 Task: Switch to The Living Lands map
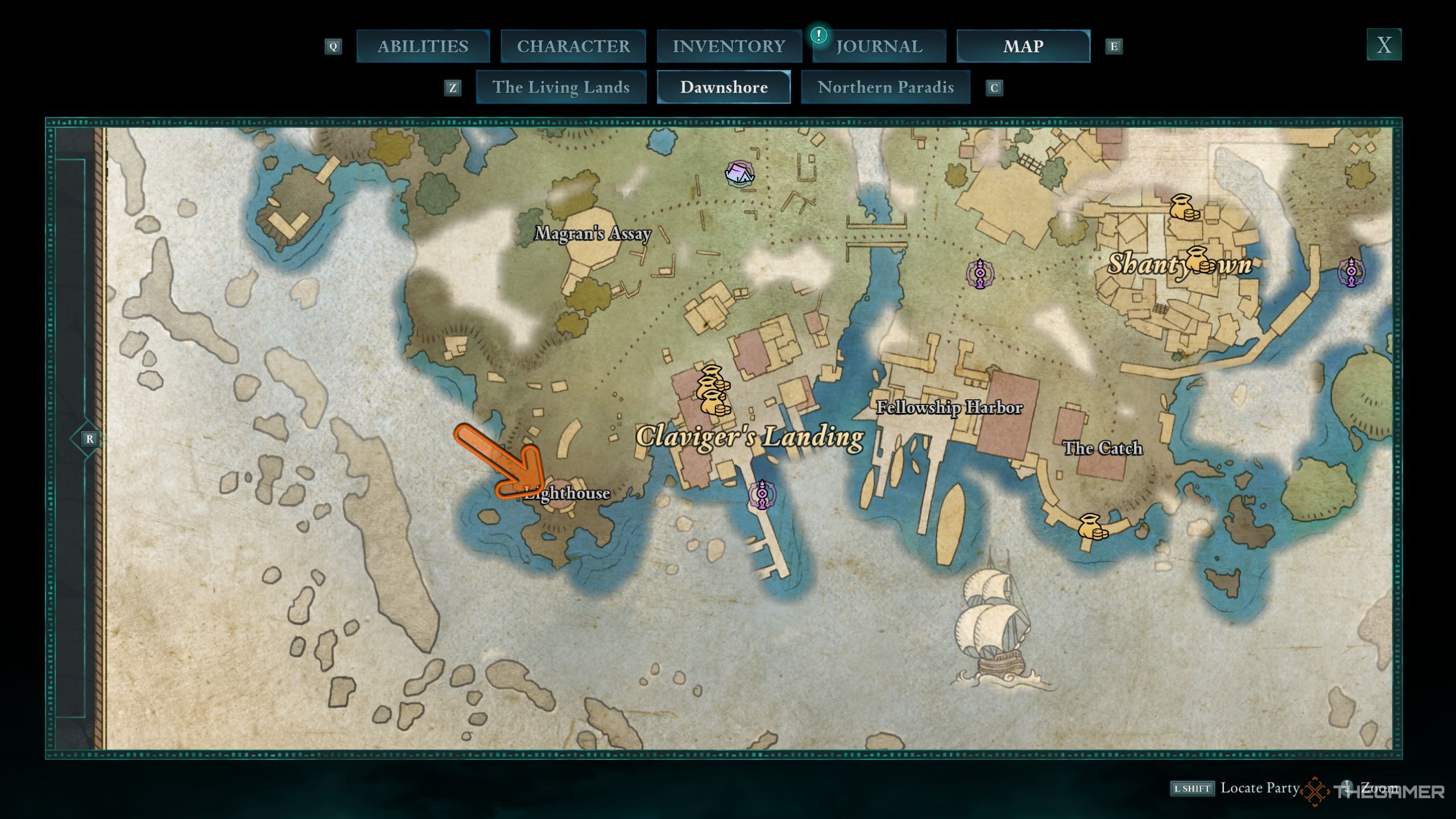[x=561, y=87]
